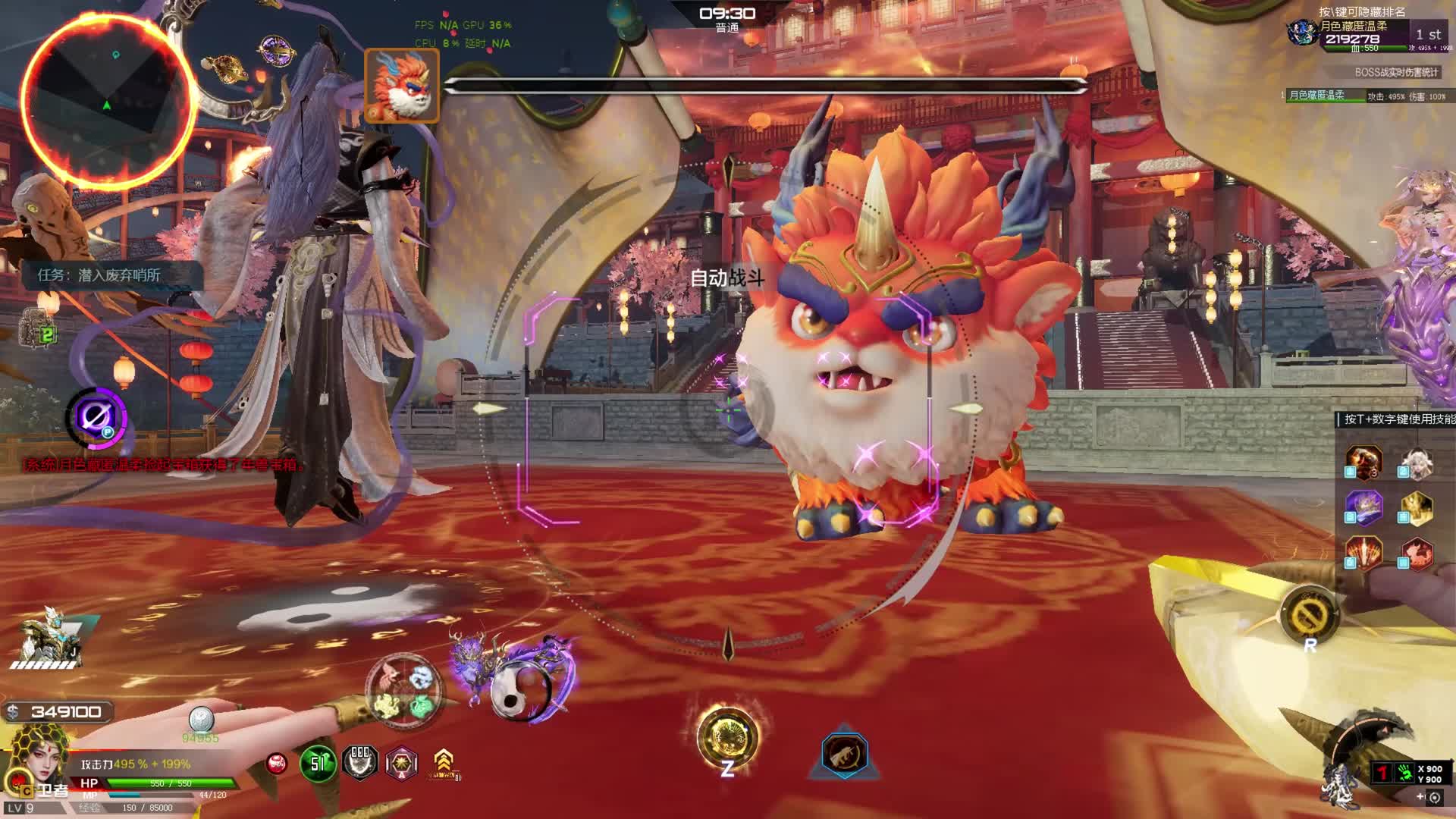The width and height of the screenshot is (1456, 819).
Task: Trigger the red beast silhouette skill icon
Action: (1416, 553)
